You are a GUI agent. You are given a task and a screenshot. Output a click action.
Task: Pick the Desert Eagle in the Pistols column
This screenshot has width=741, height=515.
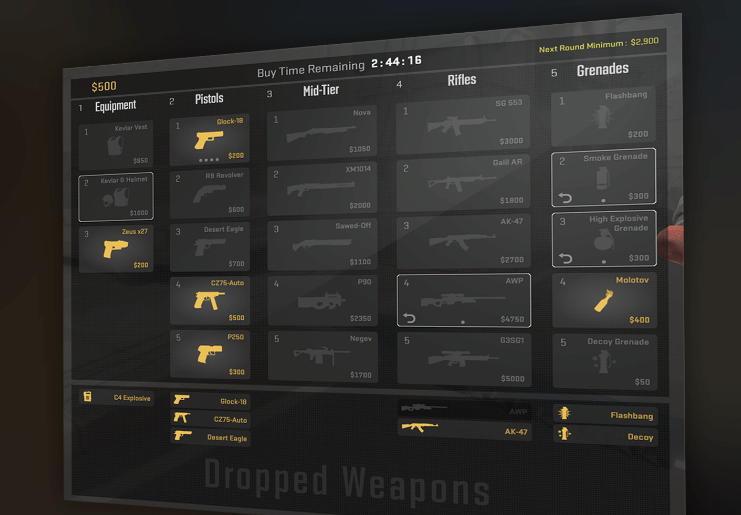209,247
